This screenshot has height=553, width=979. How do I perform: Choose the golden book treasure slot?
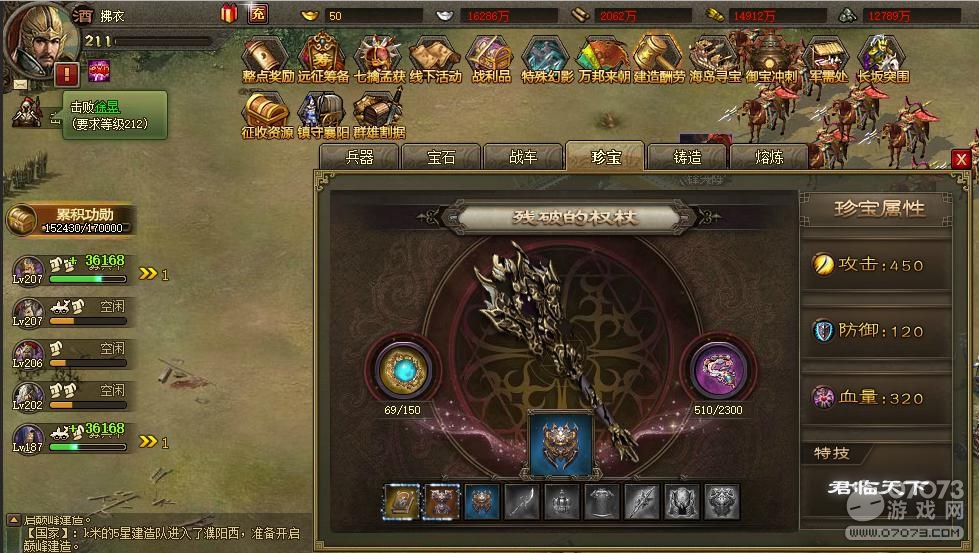coord(402,501)
